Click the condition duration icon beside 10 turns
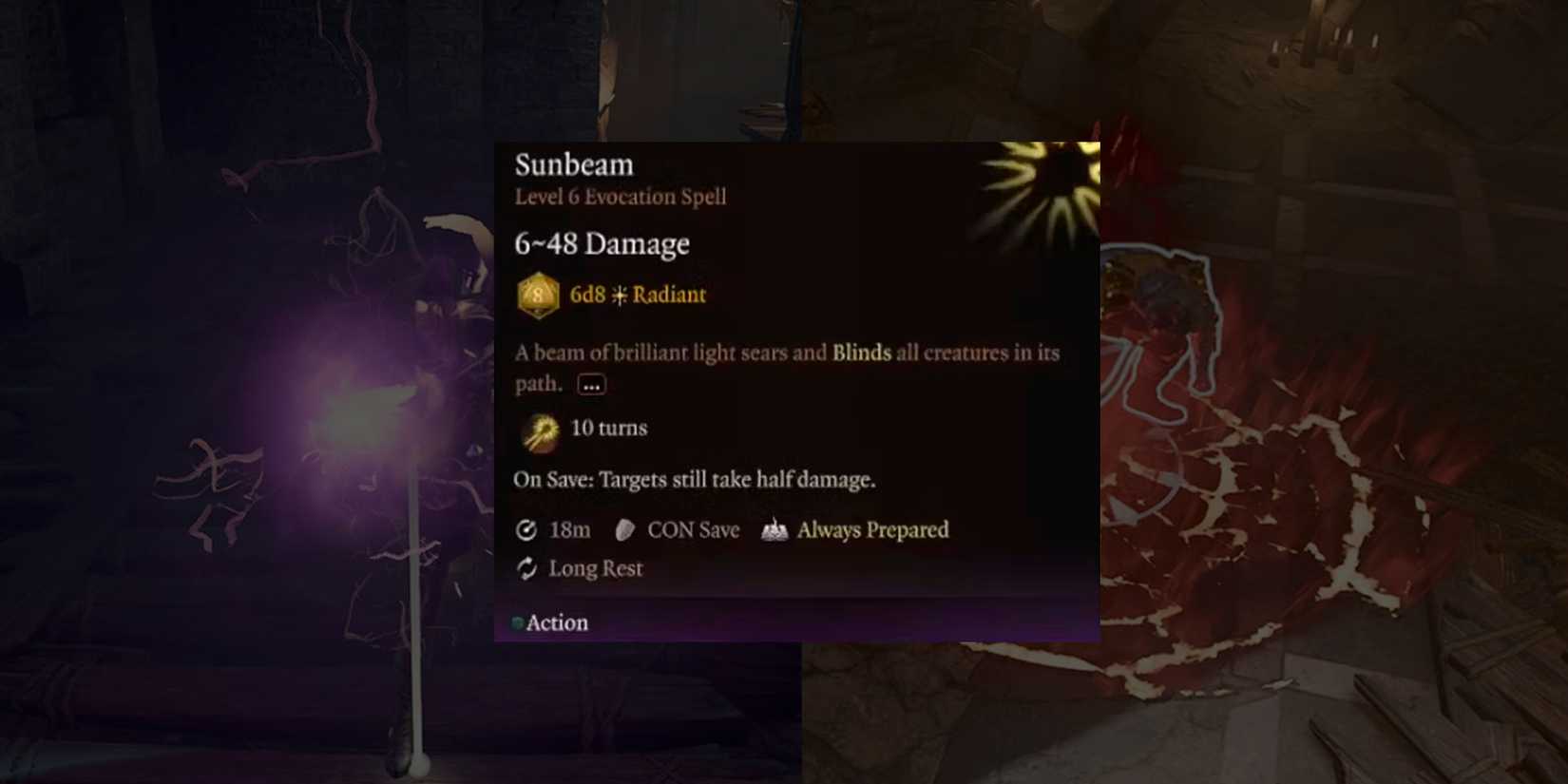The height and width of the screenshot is (784, 1568). coord(540,429)
